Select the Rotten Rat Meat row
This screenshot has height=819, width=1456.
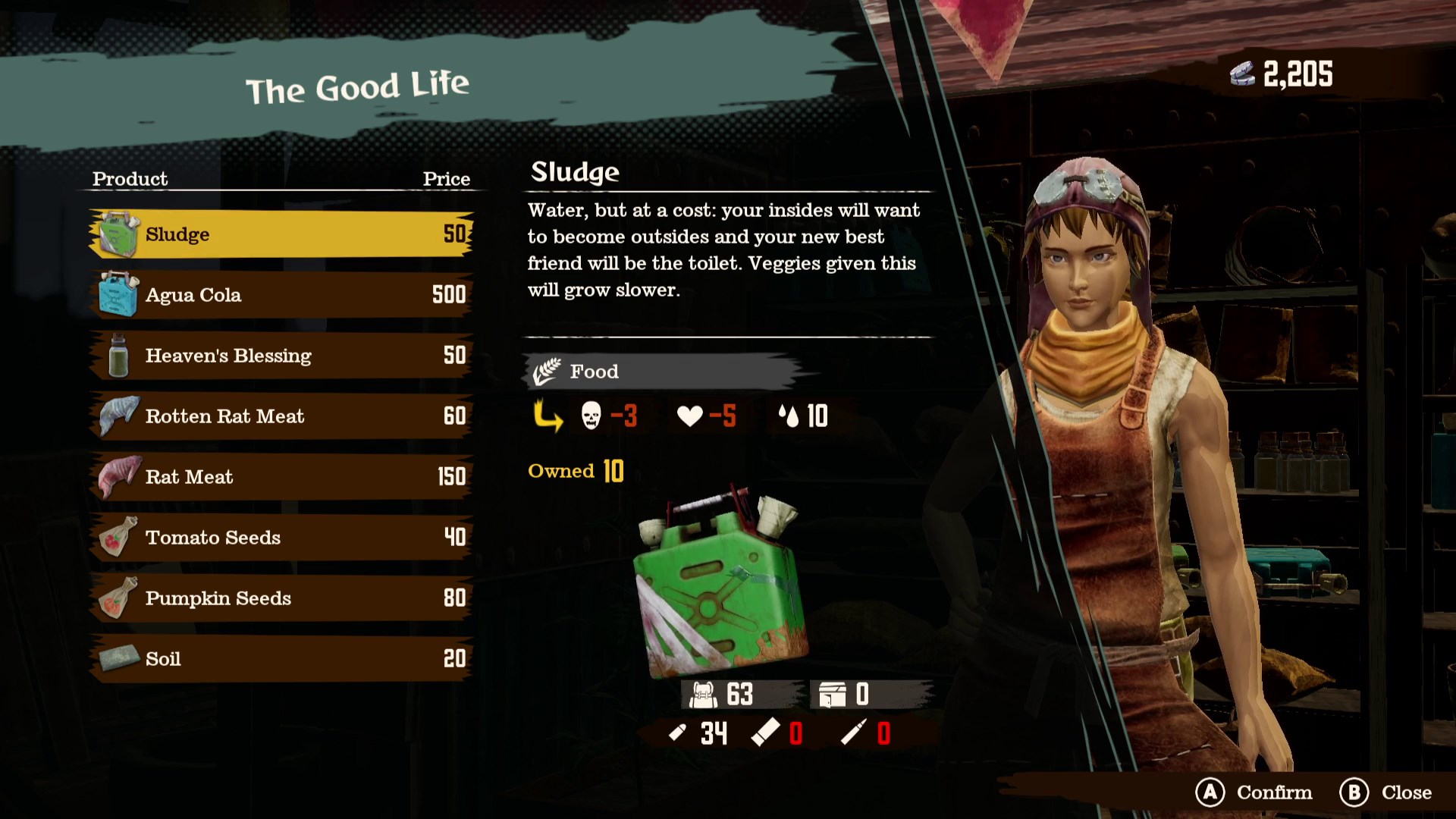click(281, 416)
